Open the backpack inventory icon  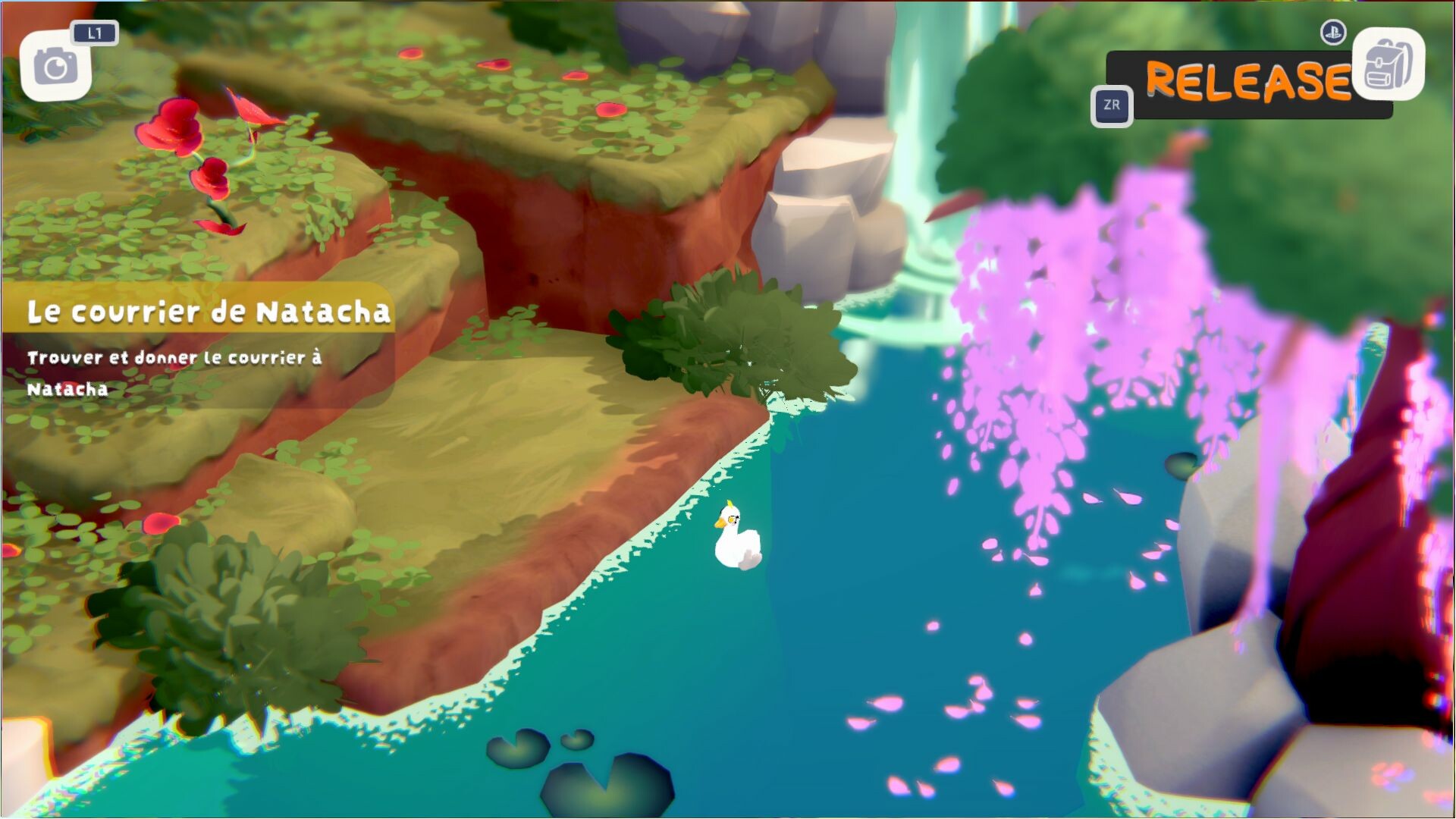click(x=1388, y=64)
